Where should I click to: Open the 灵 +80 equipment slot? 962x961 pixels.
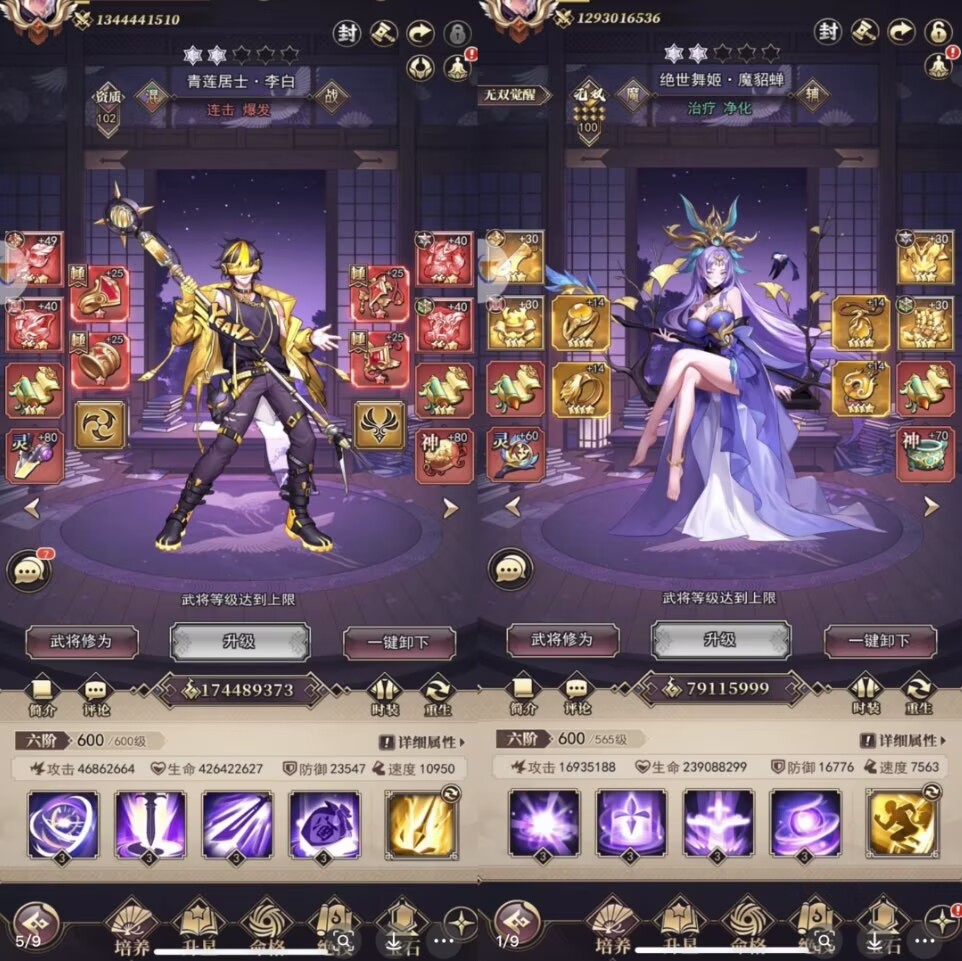35,454
